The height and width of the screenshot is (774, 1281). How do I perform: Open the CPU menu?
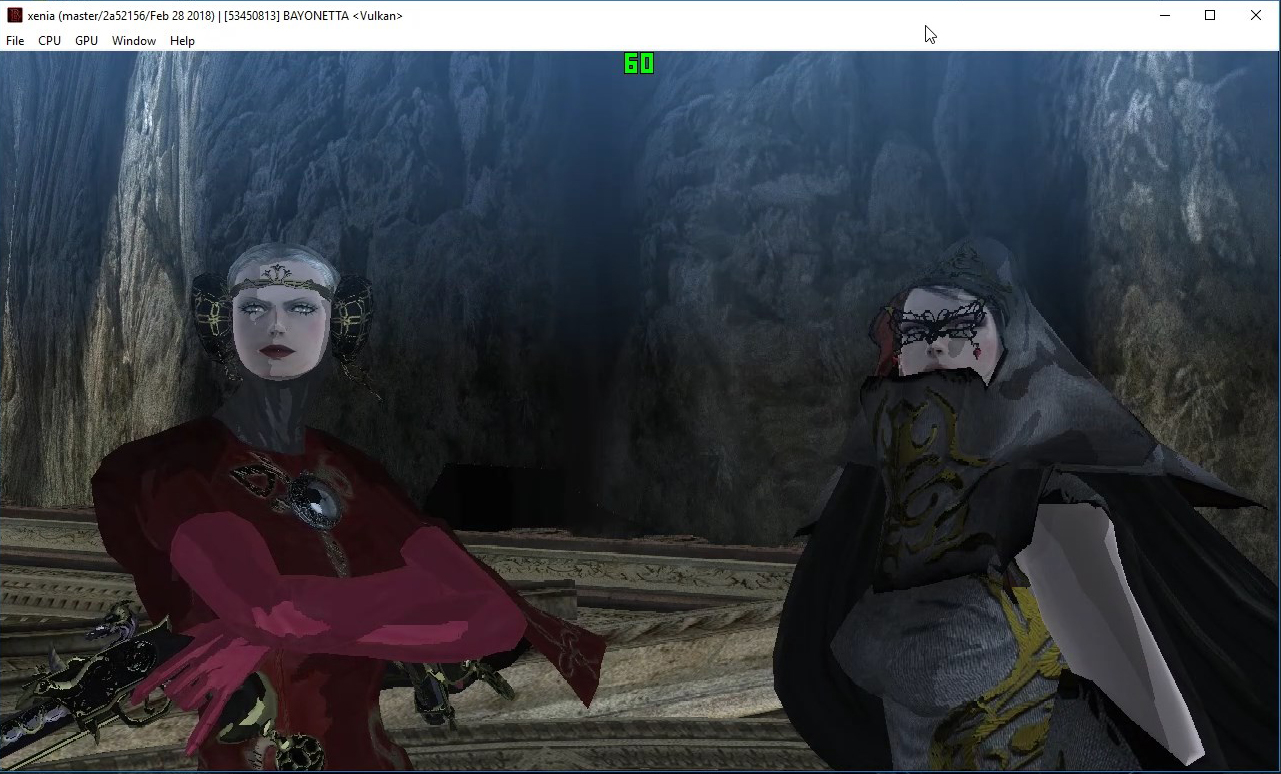coord(49,40)
